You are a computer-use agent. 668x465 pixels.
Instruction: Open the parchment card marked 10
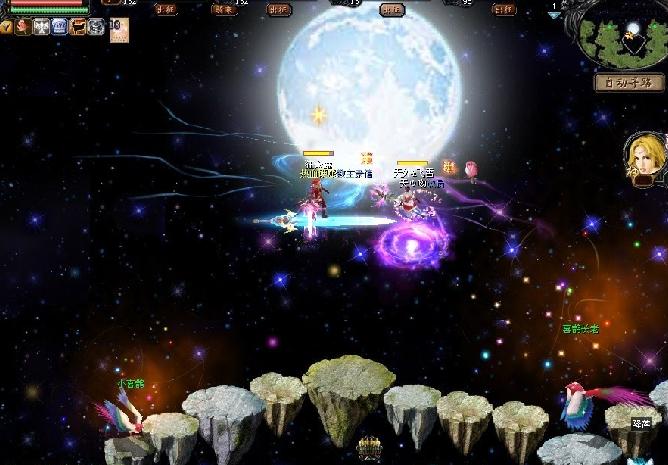click(x=118, y=30)
